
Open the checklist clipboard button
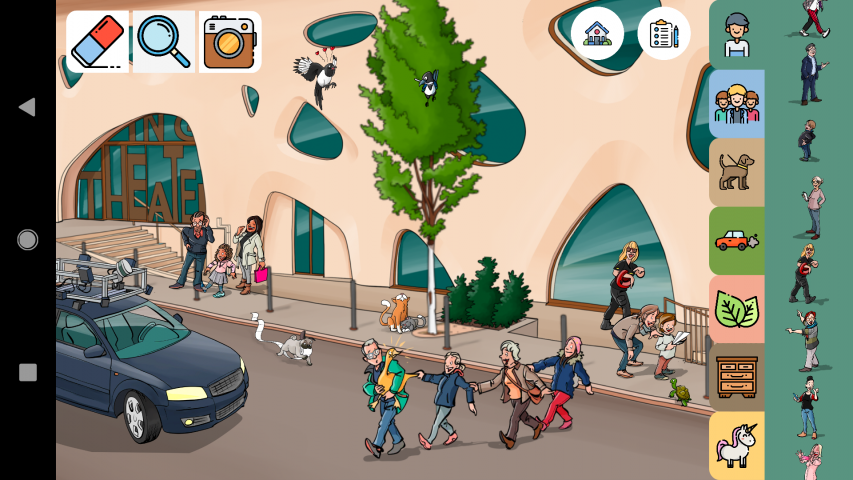coord(664,33)
